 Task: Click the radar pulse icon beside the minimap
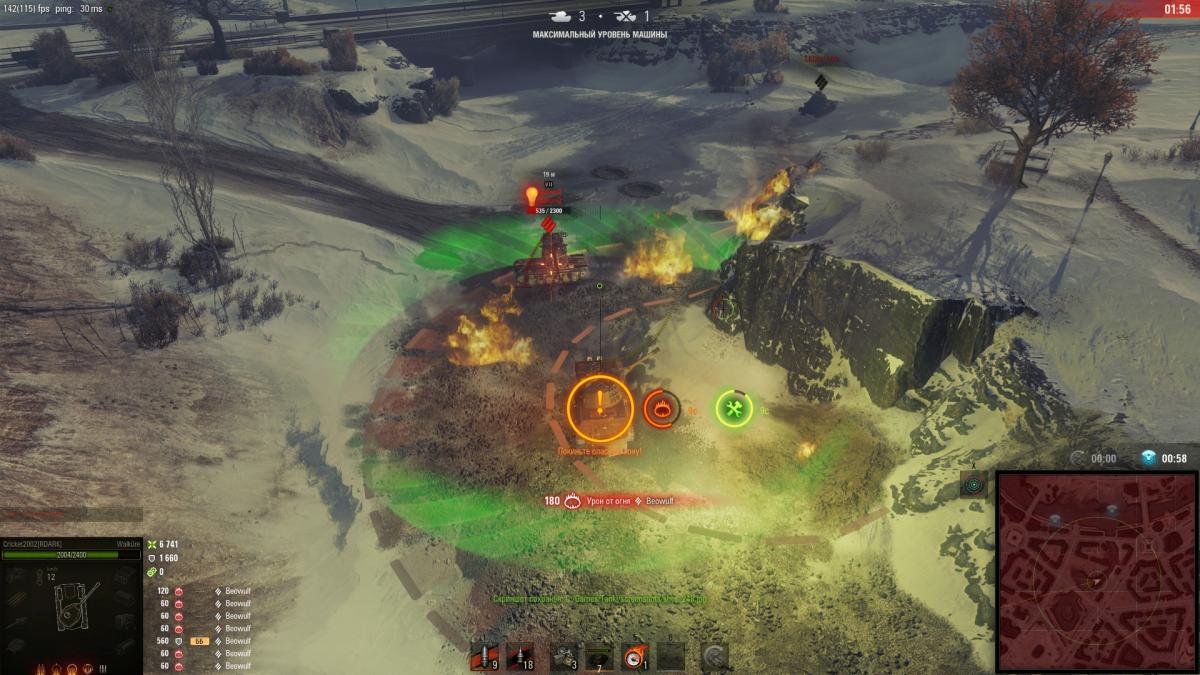(x=973, y=484)
